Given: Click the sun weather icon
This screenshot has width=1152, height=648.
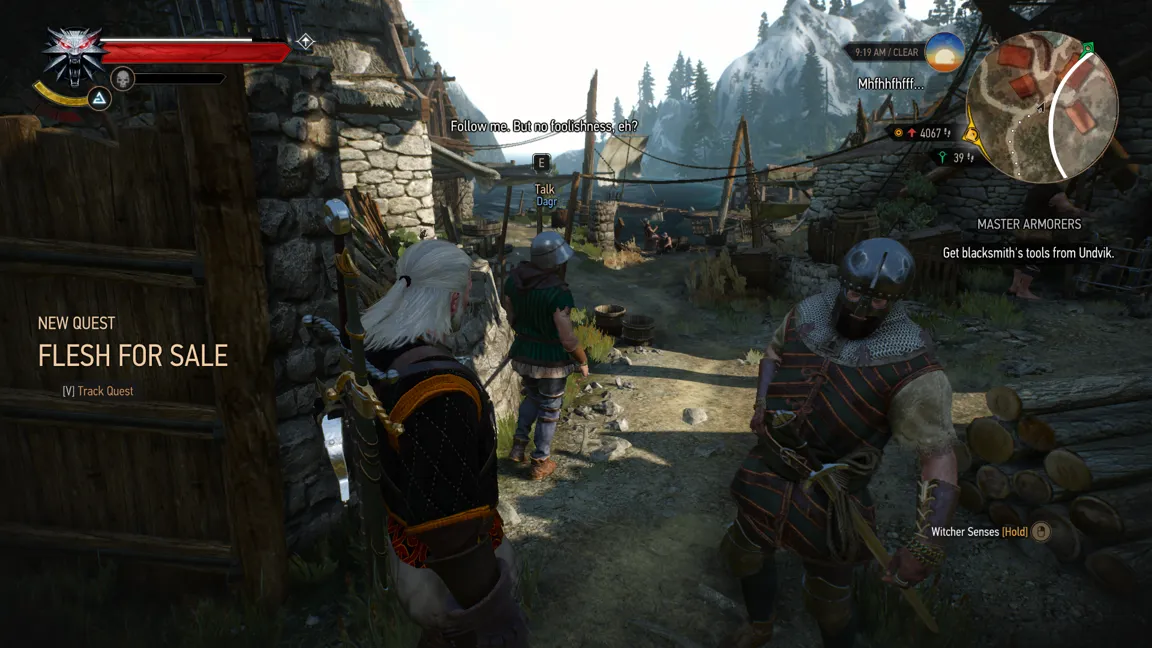Looking at the screenshot, I should [x=944, y=52].
